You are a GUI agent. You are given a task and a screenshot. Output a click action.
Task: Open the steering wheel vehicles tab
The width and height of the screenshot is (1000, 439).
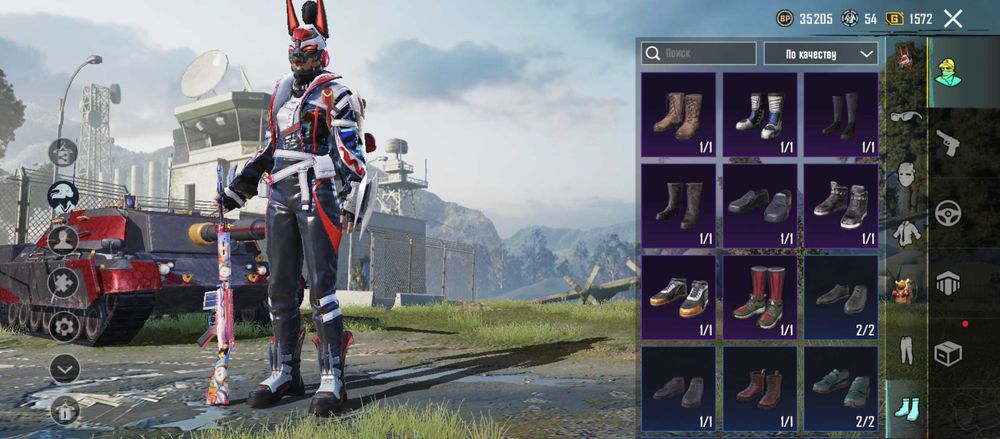(x=947, y=213)
